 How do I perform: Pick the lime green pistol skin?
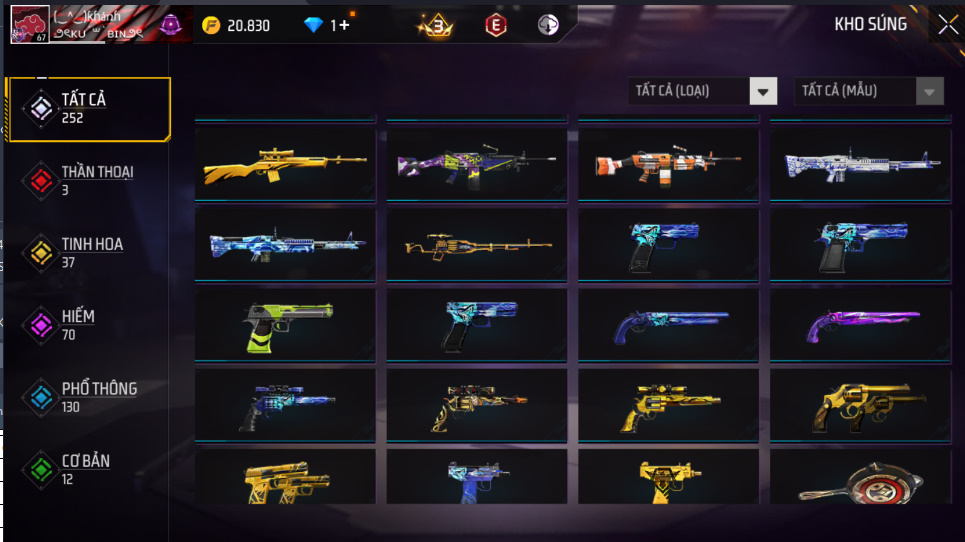coord(285,325)
